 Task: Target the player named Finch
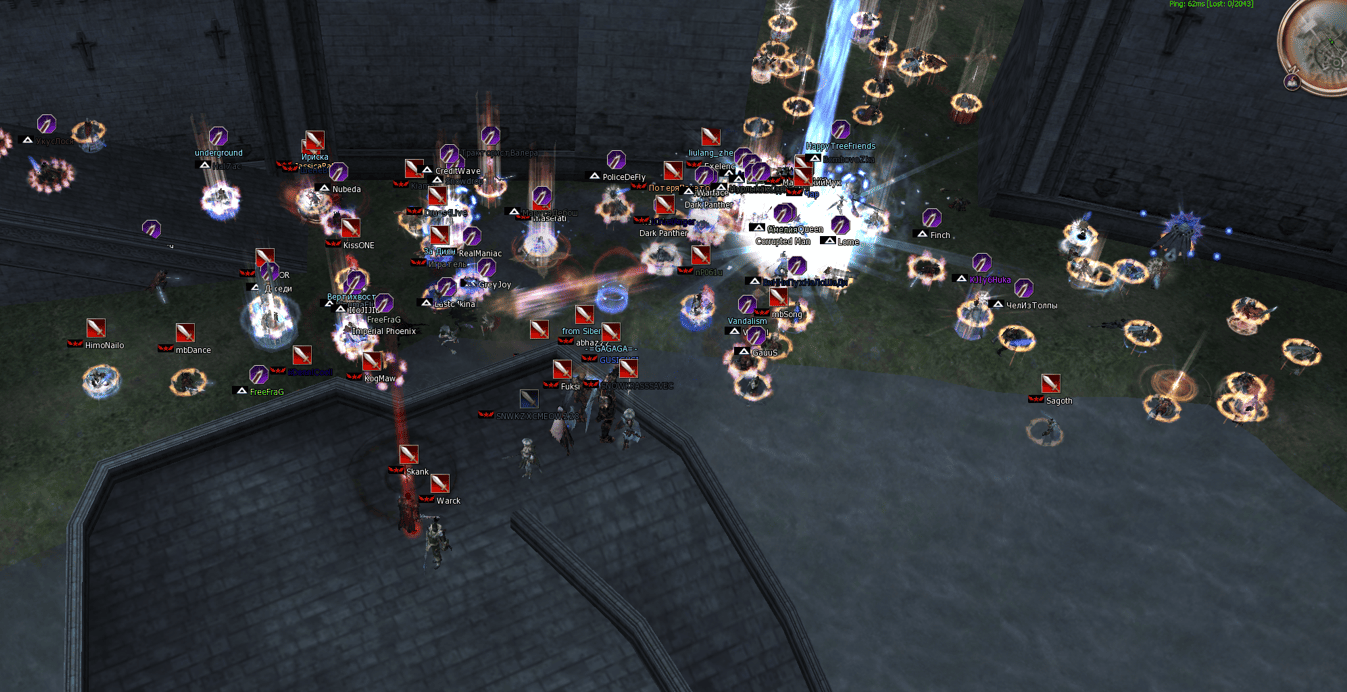[939, 236]
